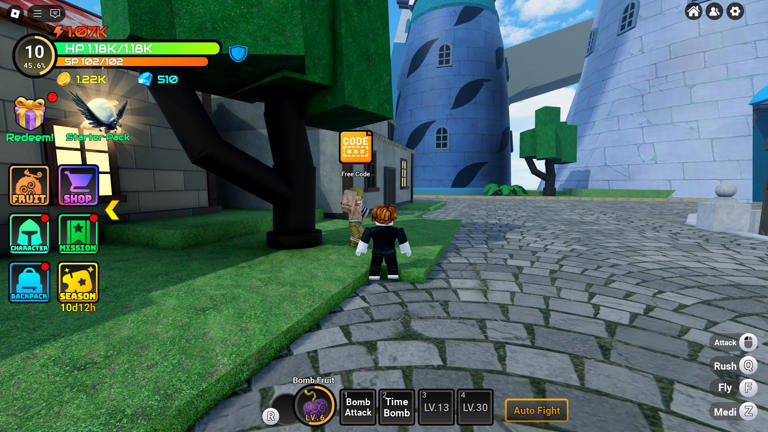Activate the Bomb Attack skill
Image resolution: width=768 pixels, height=432 pixels.
point(358,407)
